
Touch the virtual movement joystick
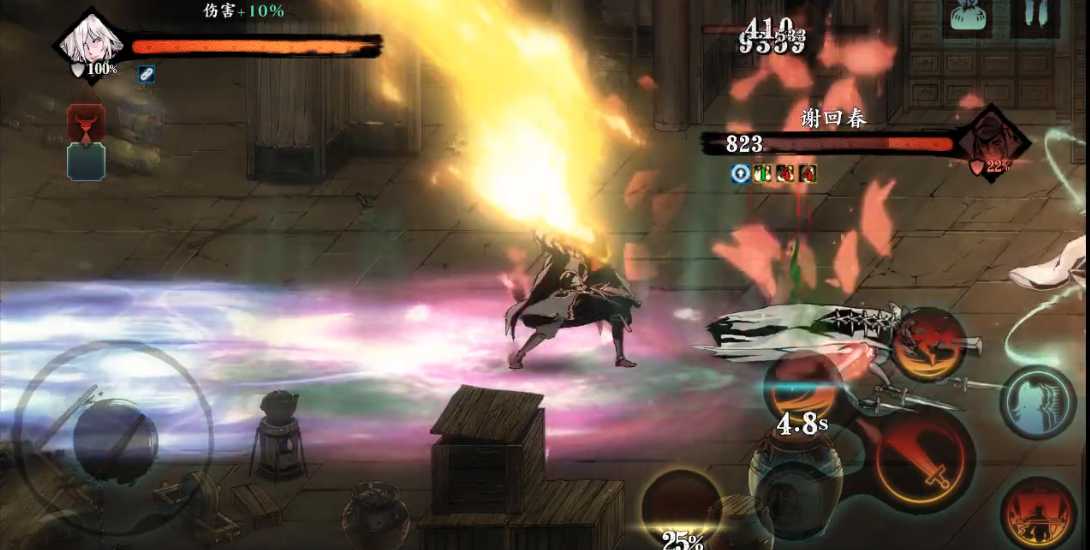[113, 441]
